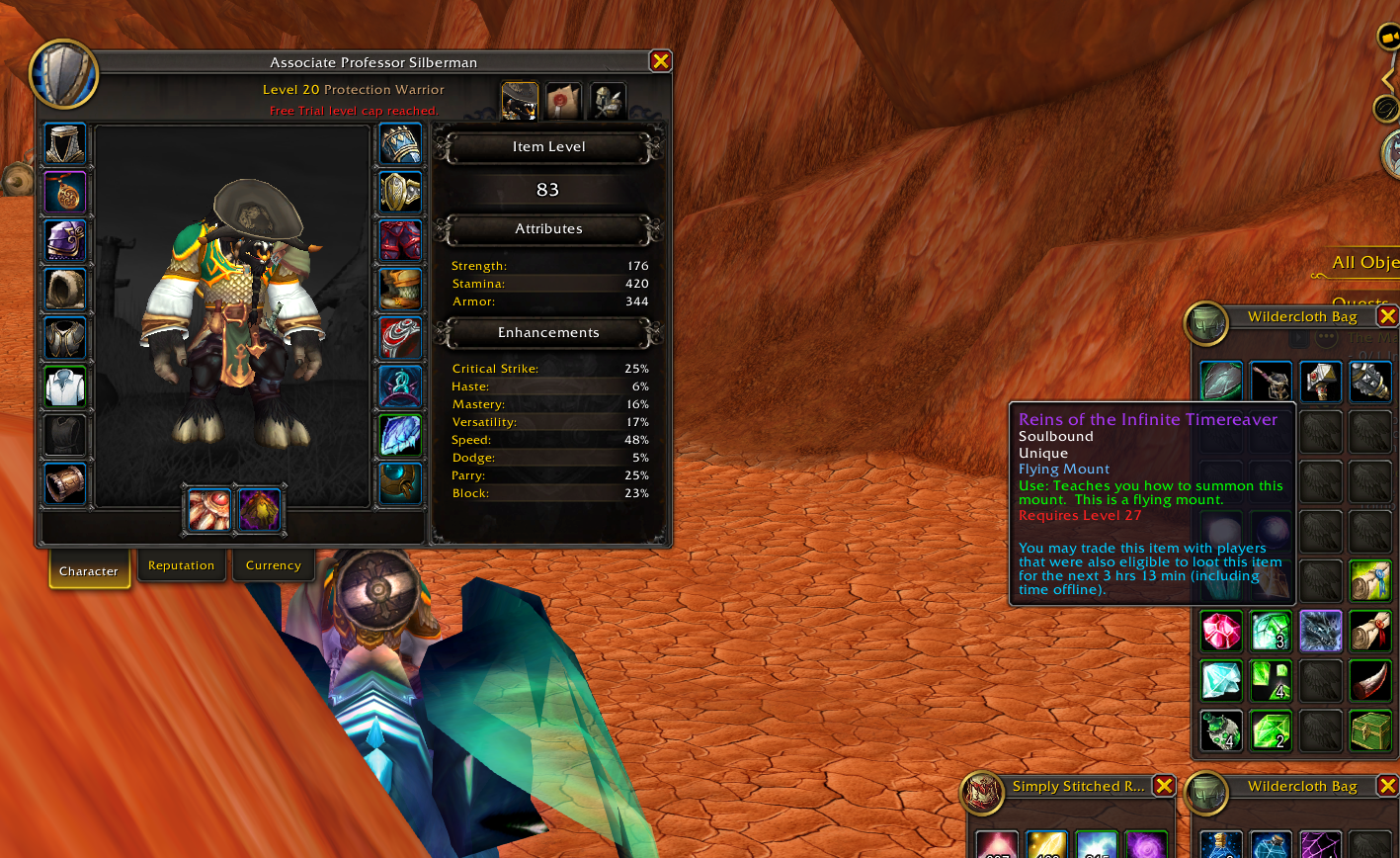Use the Reins of the Infinite Timereaver

(1321, 630)
